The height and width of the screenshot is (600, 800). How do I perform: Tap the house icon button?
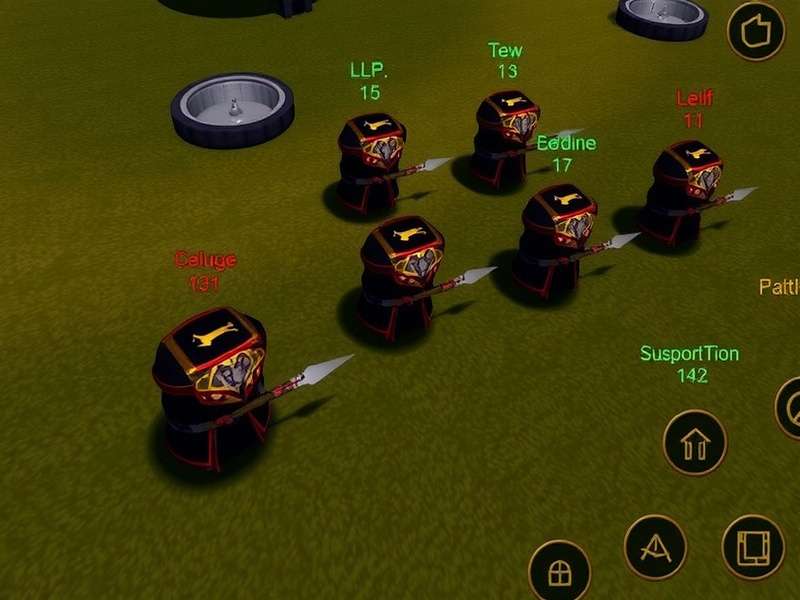click(x=694, y=442)
